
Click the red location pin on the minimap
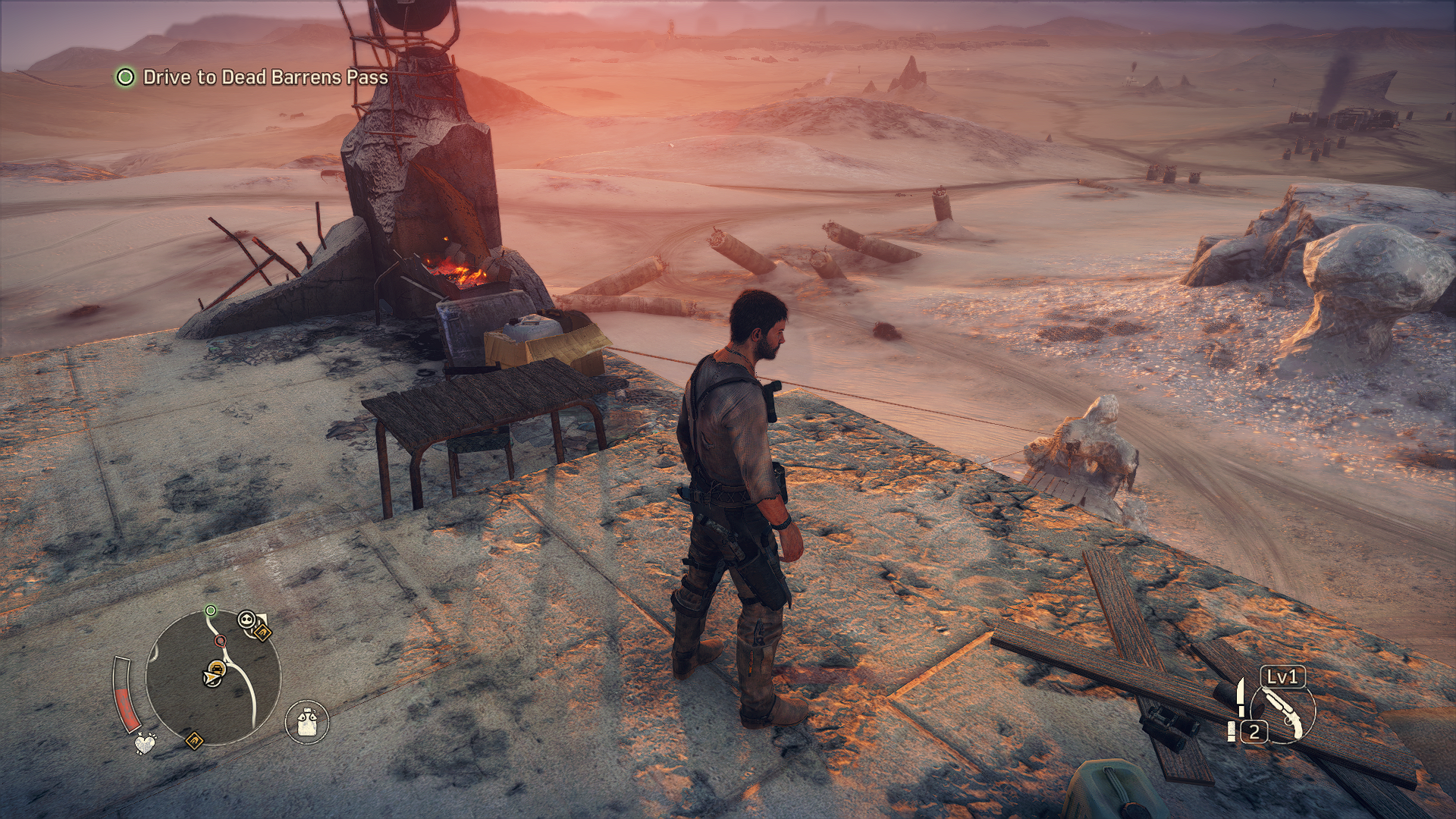coord(220,642)
